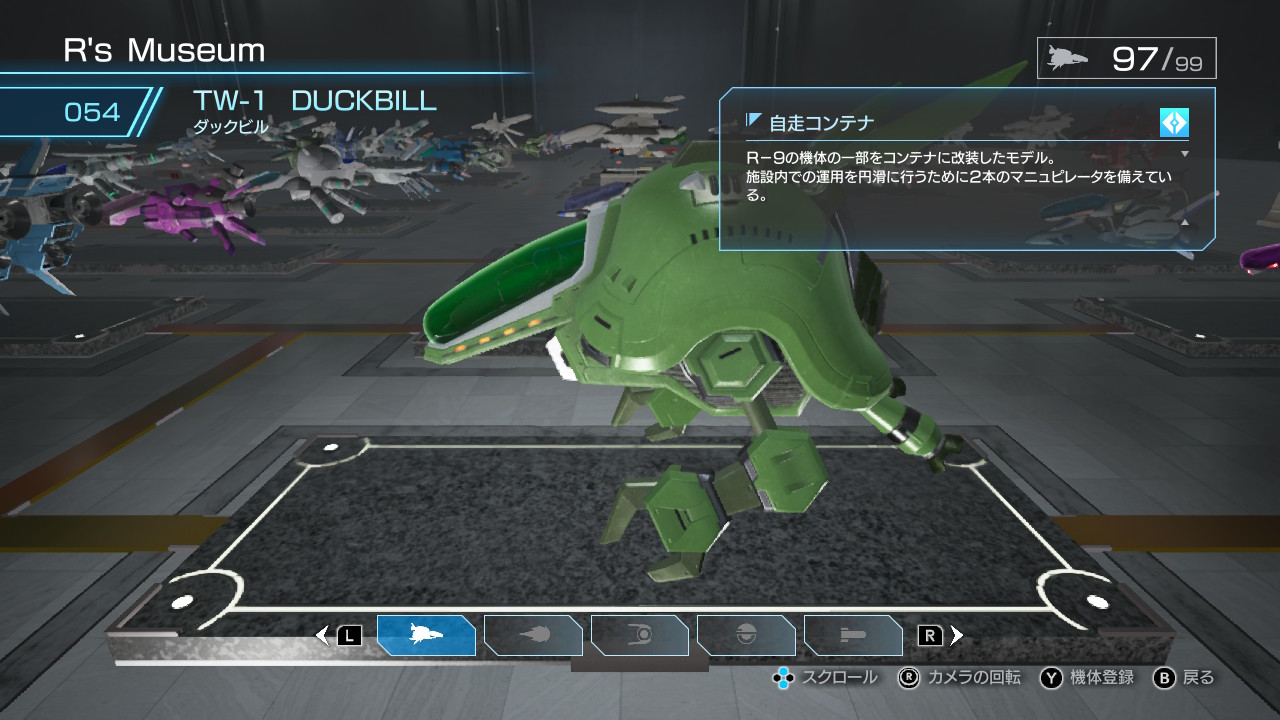Click the blue diamond icon in description panel

[1174, 123]
